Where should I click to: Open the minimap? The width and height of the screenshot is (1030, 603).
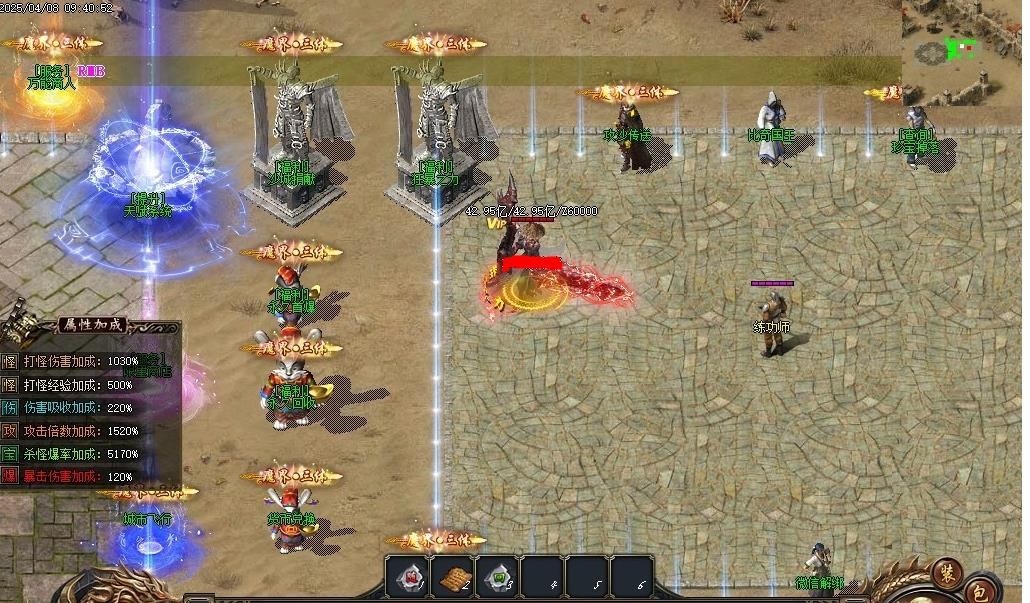pos(961,52)
